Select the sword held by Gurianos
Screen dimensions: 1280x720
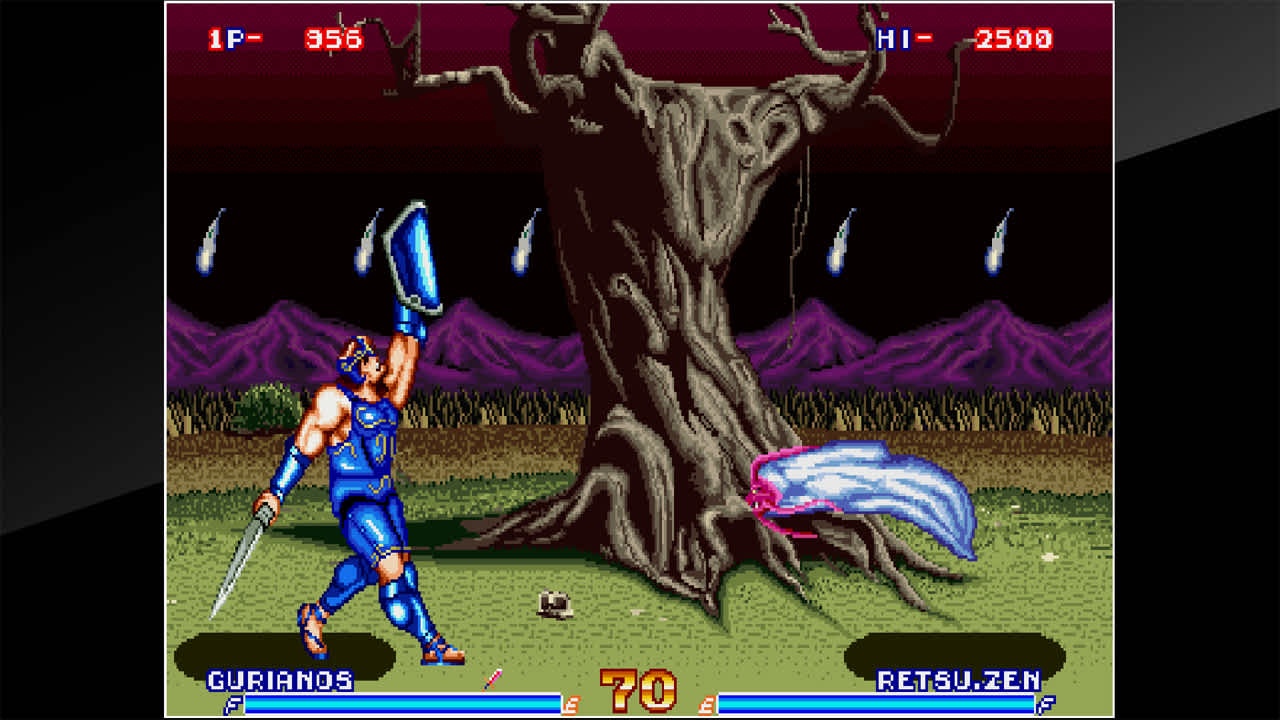pyautogui.click(x=250, y=550)
